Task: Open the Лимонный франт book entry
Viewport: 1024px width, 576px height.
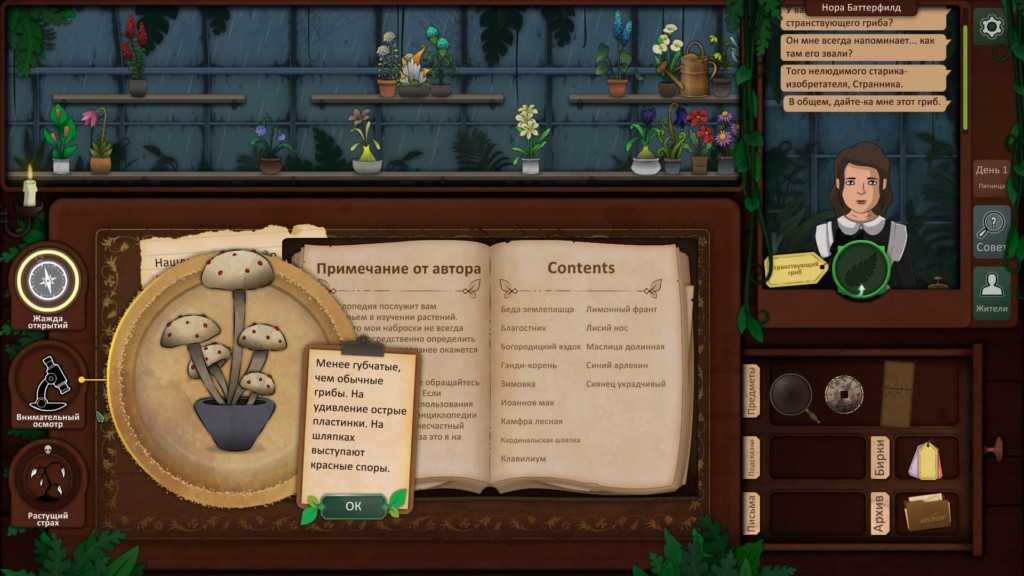Action: pos(621,309)
